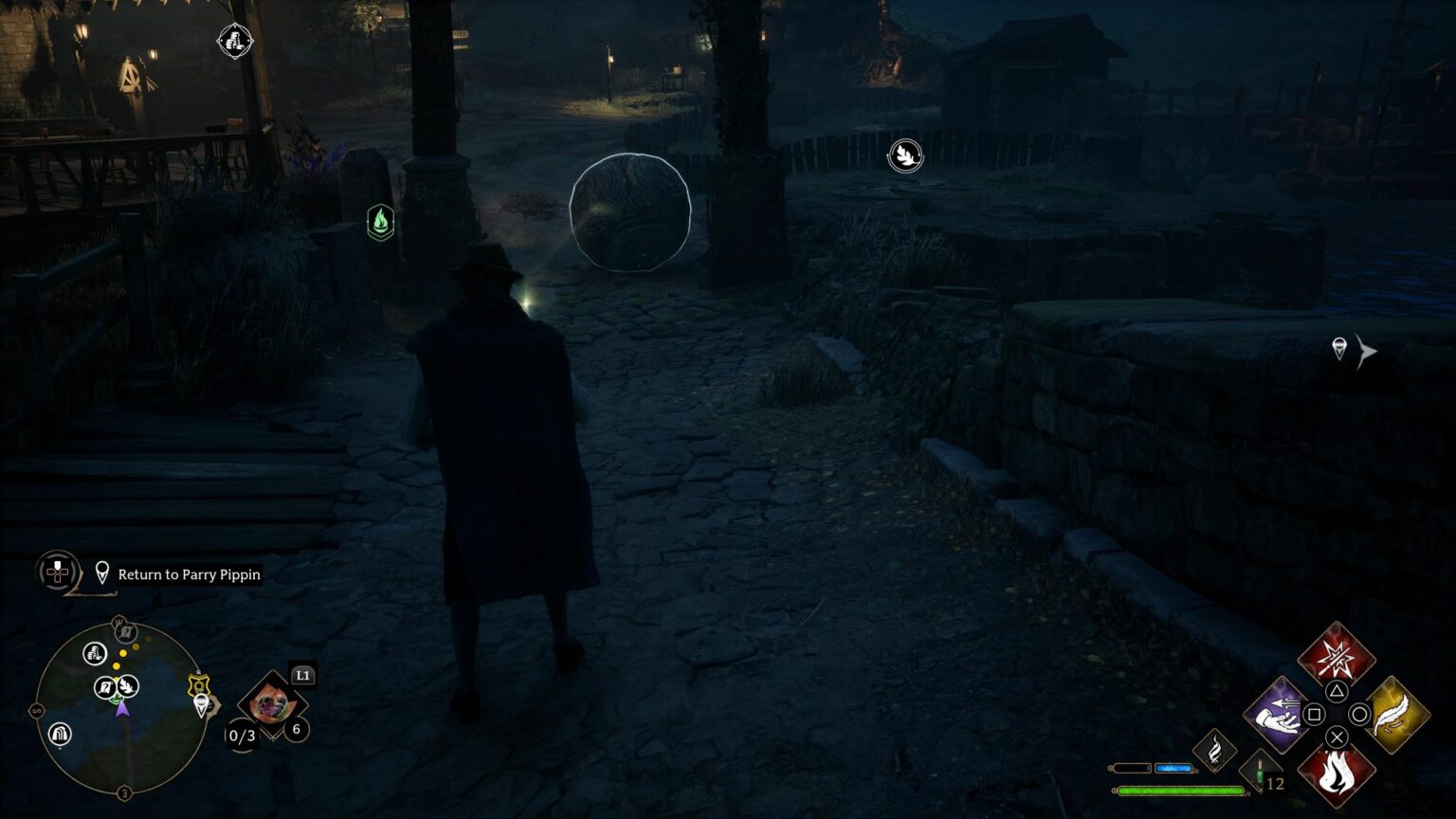1456x819 pixels.
Task: Select the leaf marker on the minimap
Action: tap(128, 686)
